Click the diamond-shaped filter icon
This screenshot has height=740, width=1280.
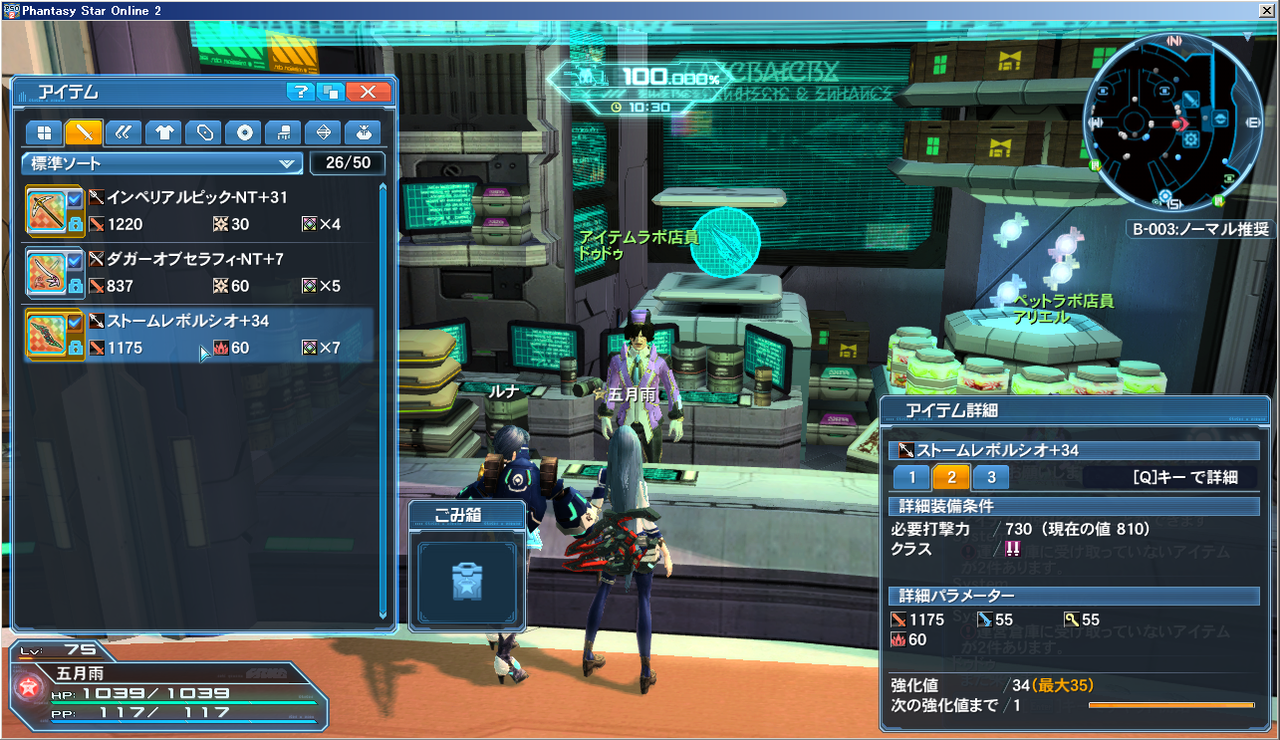pyautogui.click(x=323, y=132)
